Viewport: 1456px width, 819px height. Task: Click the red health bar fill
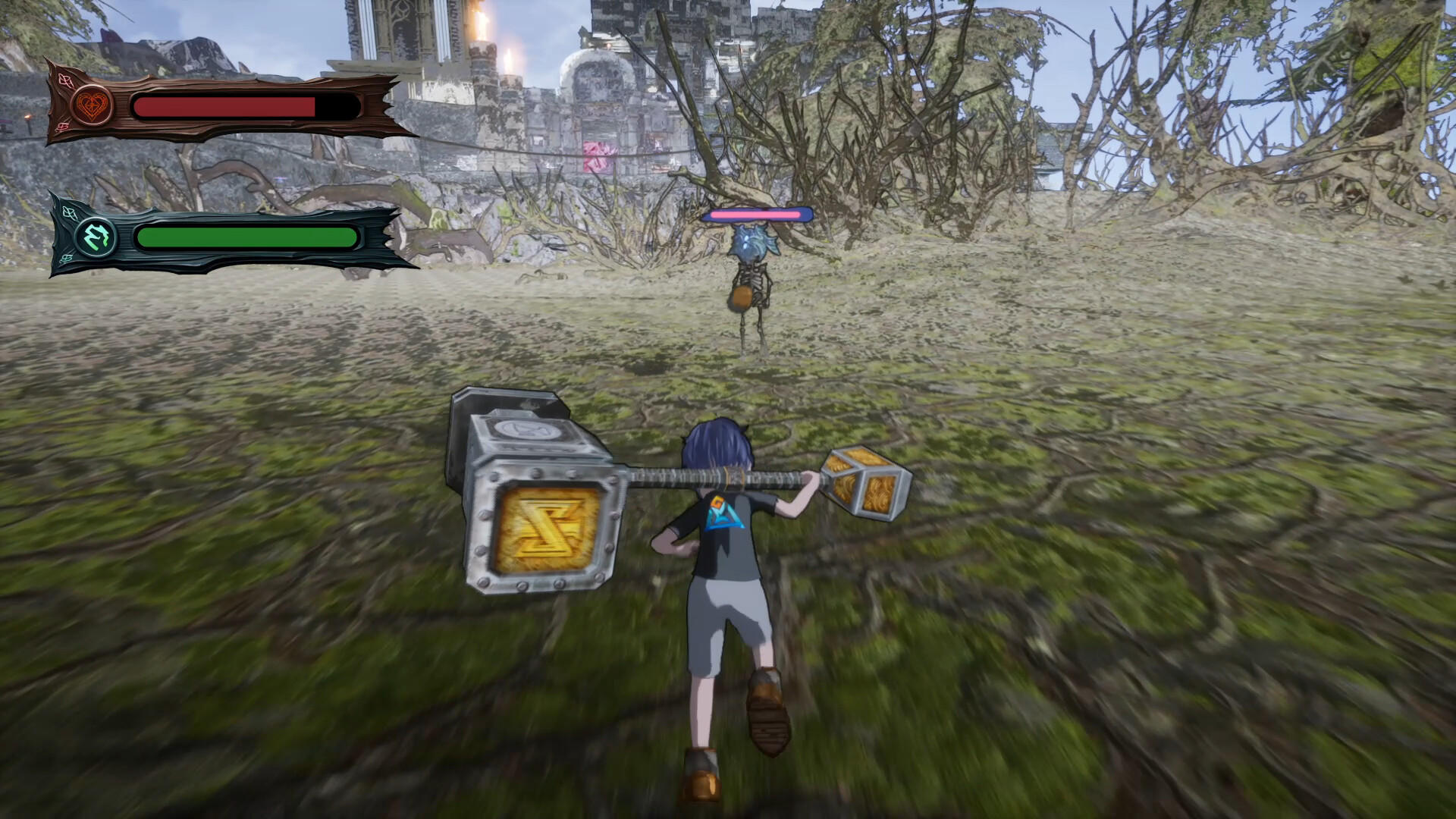tap(220, 106)
